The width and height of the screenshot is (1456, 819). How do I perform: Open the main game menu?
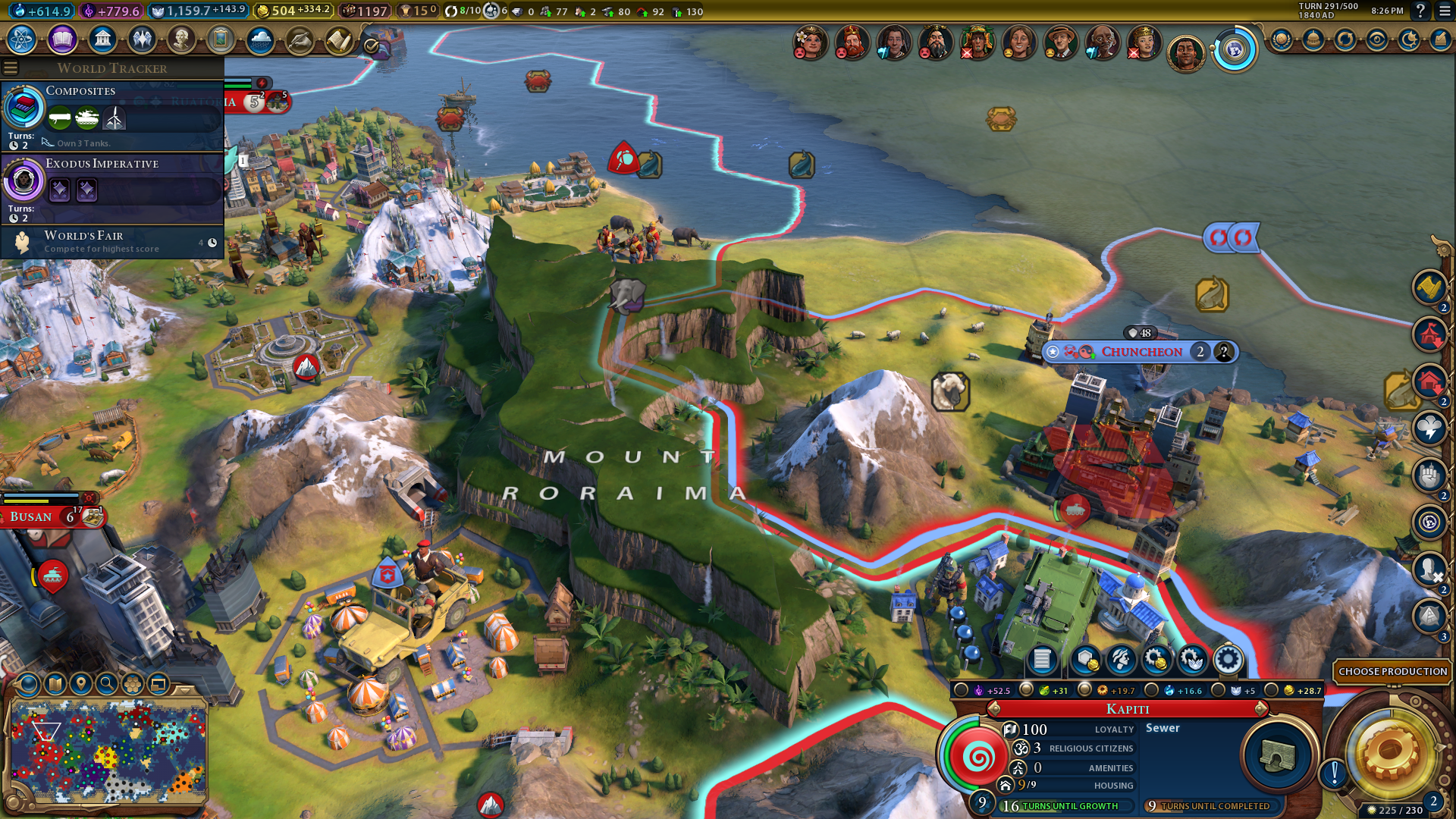1445,11
